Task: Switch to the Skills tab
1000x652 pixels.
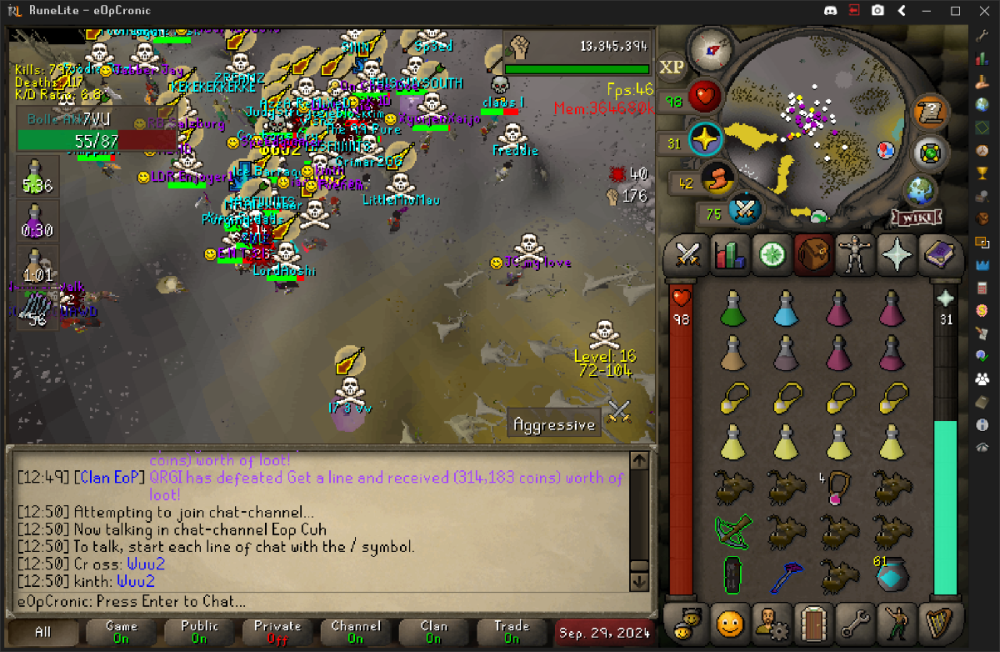Action: (x=729, y=254)
